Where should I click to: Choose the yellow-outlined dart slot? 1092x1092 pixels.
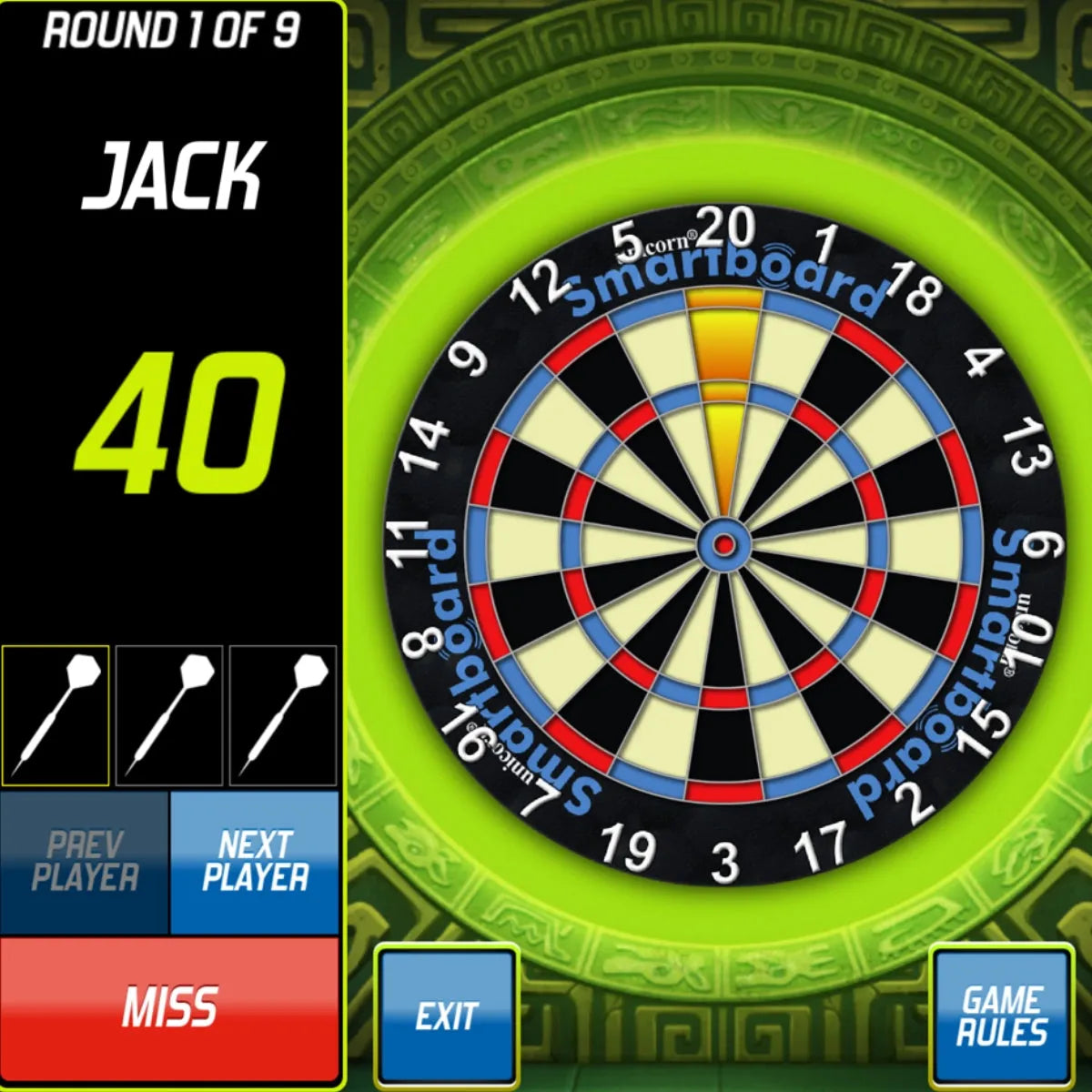pos(56,715)
